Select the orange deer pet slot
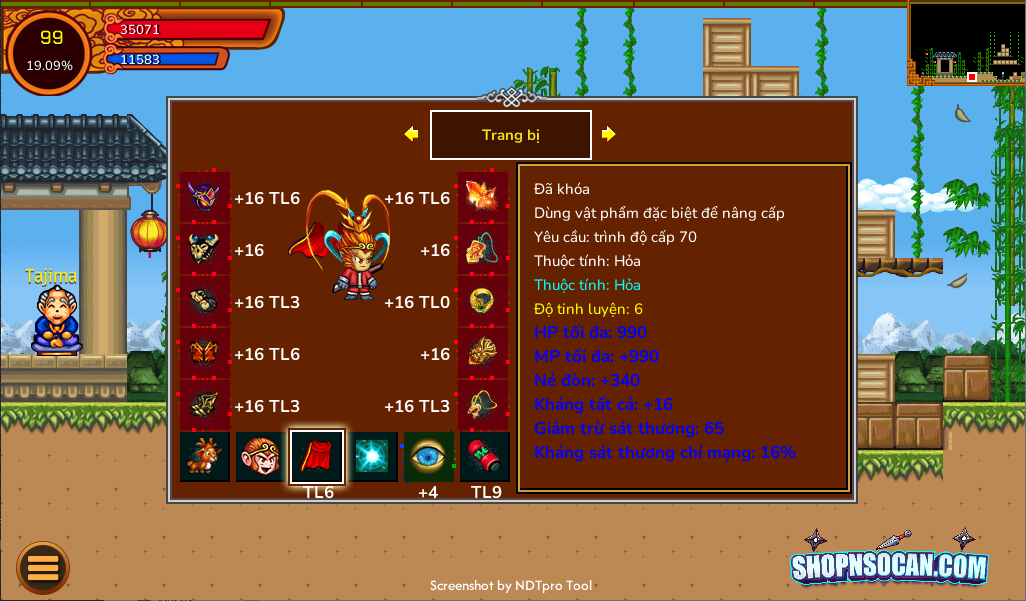This screenshot has height=601, width=1026. 205,457
